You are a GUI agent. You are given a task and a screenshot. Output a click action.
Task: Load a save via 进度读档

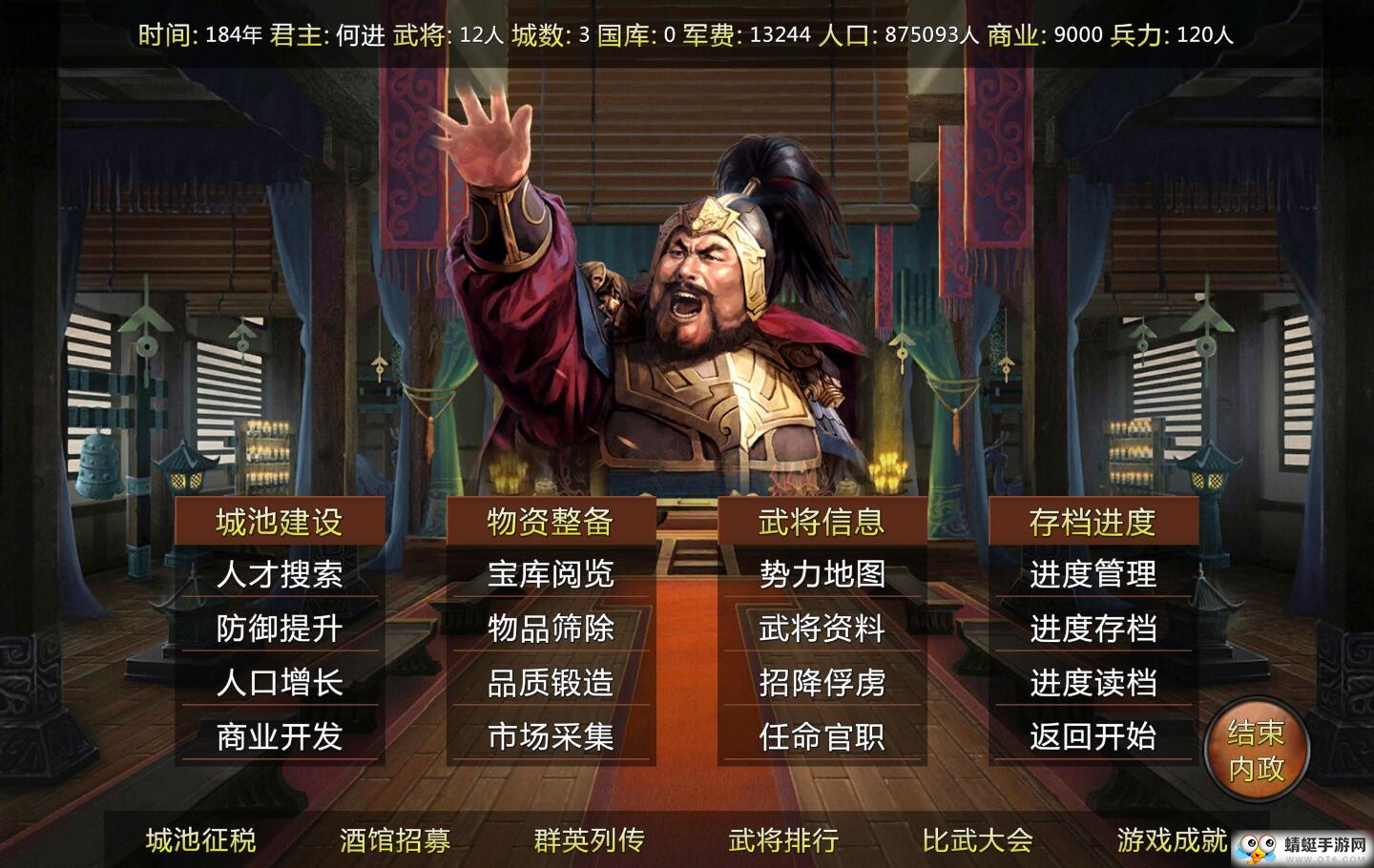click(1095, 683)
